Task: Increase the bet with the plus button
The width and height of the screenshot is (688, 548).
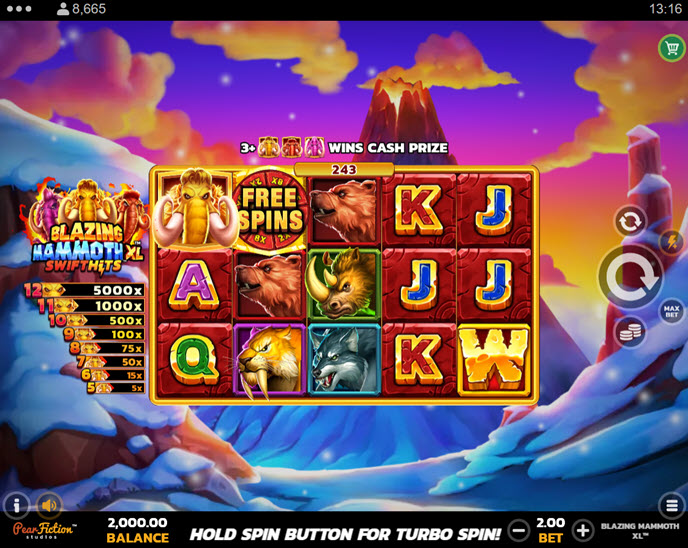Action: point(584,530)
